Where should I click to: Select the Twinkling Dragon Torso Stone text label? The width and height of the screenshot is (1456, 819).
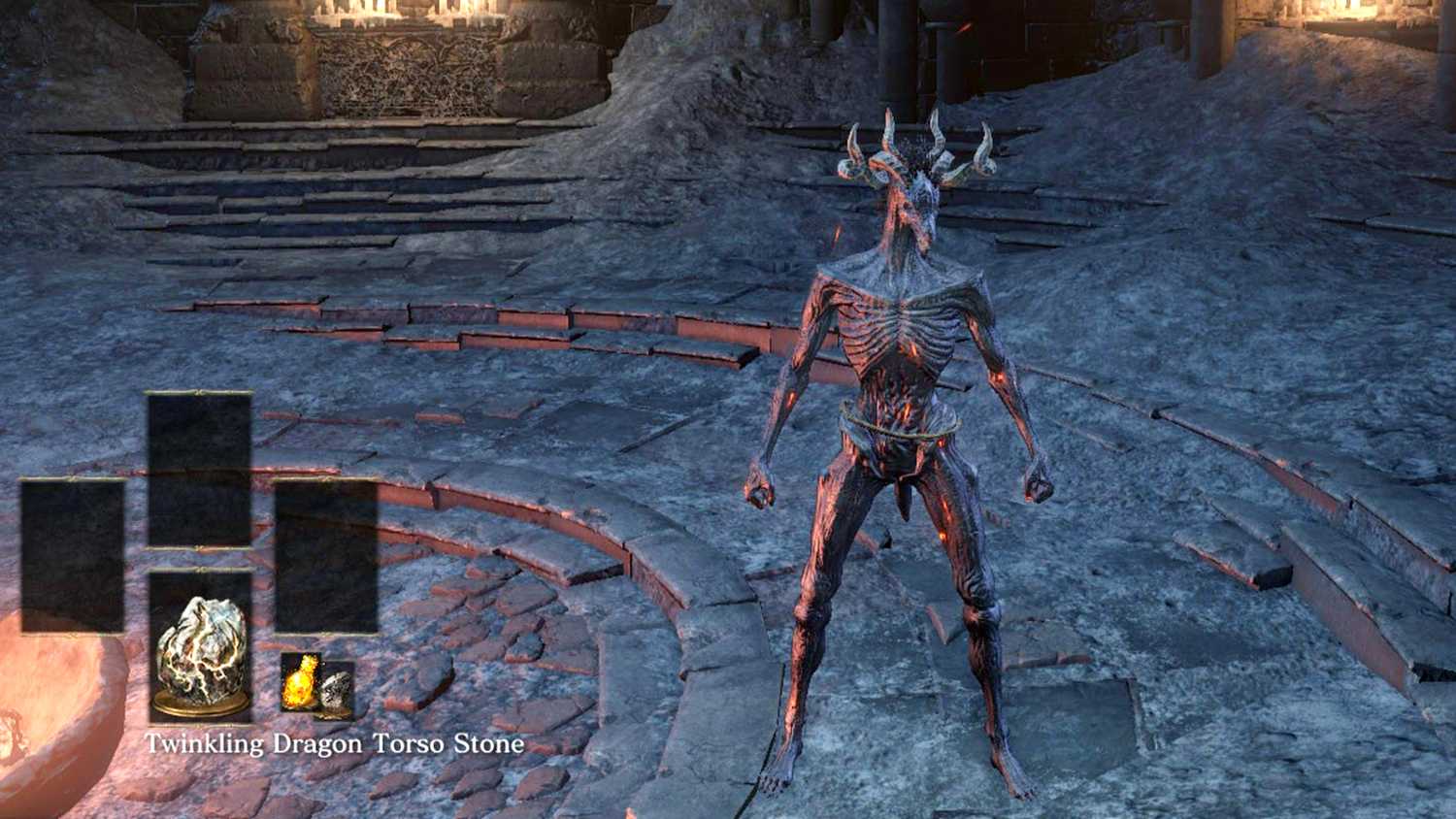335,745
